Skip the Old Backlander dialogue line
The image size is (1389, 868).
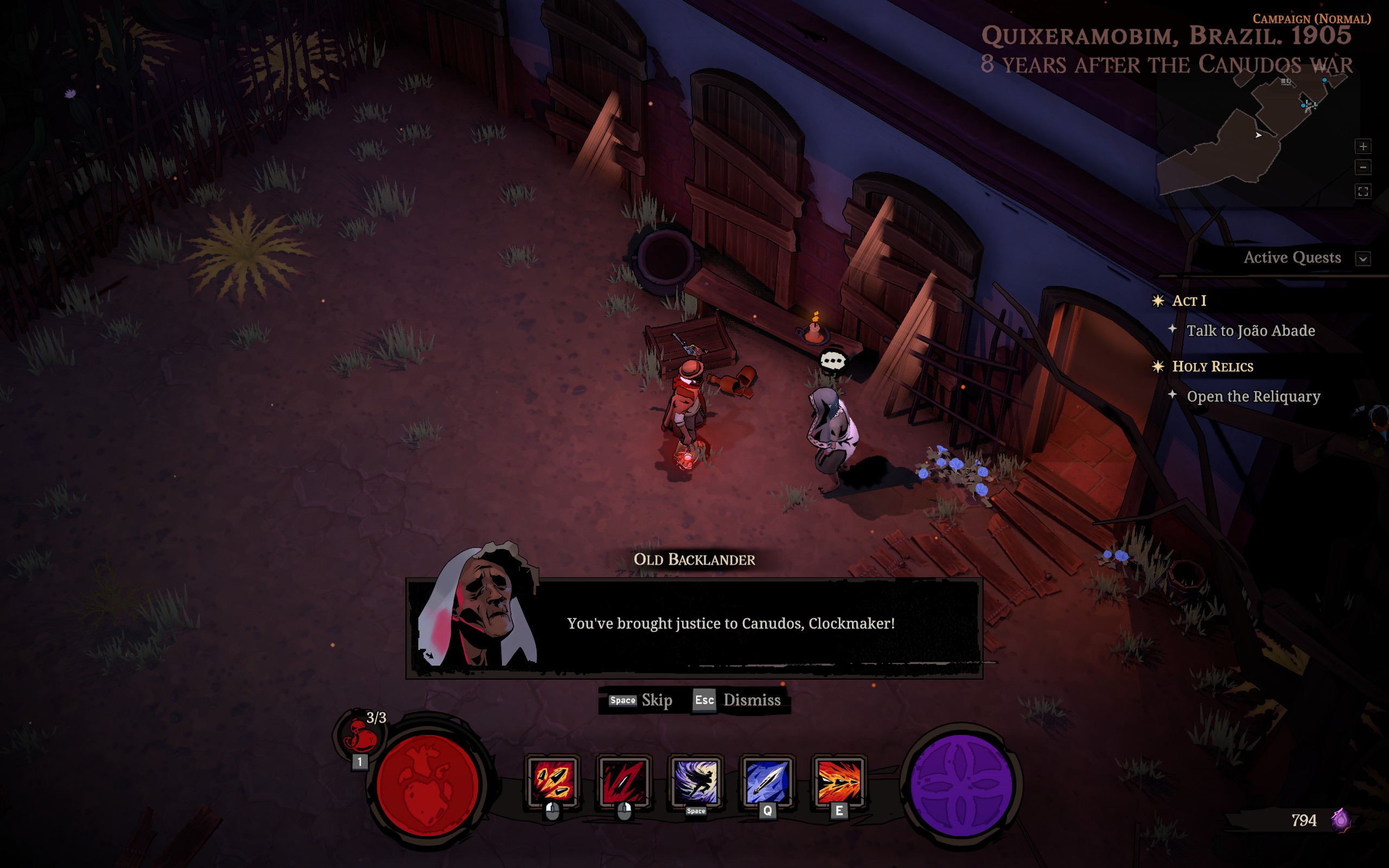click(640, 700)
